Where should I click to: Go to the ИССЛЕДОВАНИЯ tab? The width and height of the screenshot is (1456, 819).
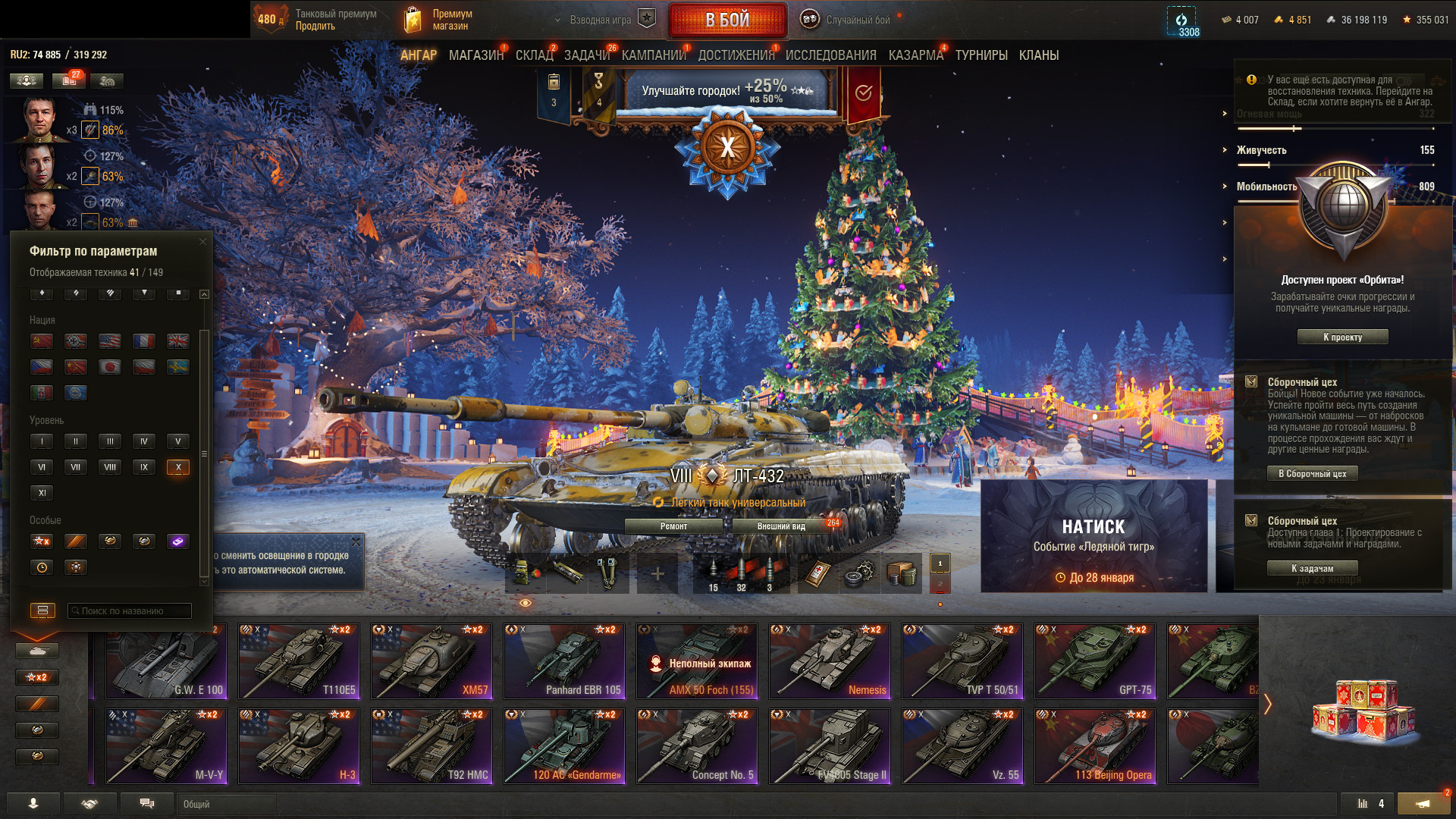[830, 55]
